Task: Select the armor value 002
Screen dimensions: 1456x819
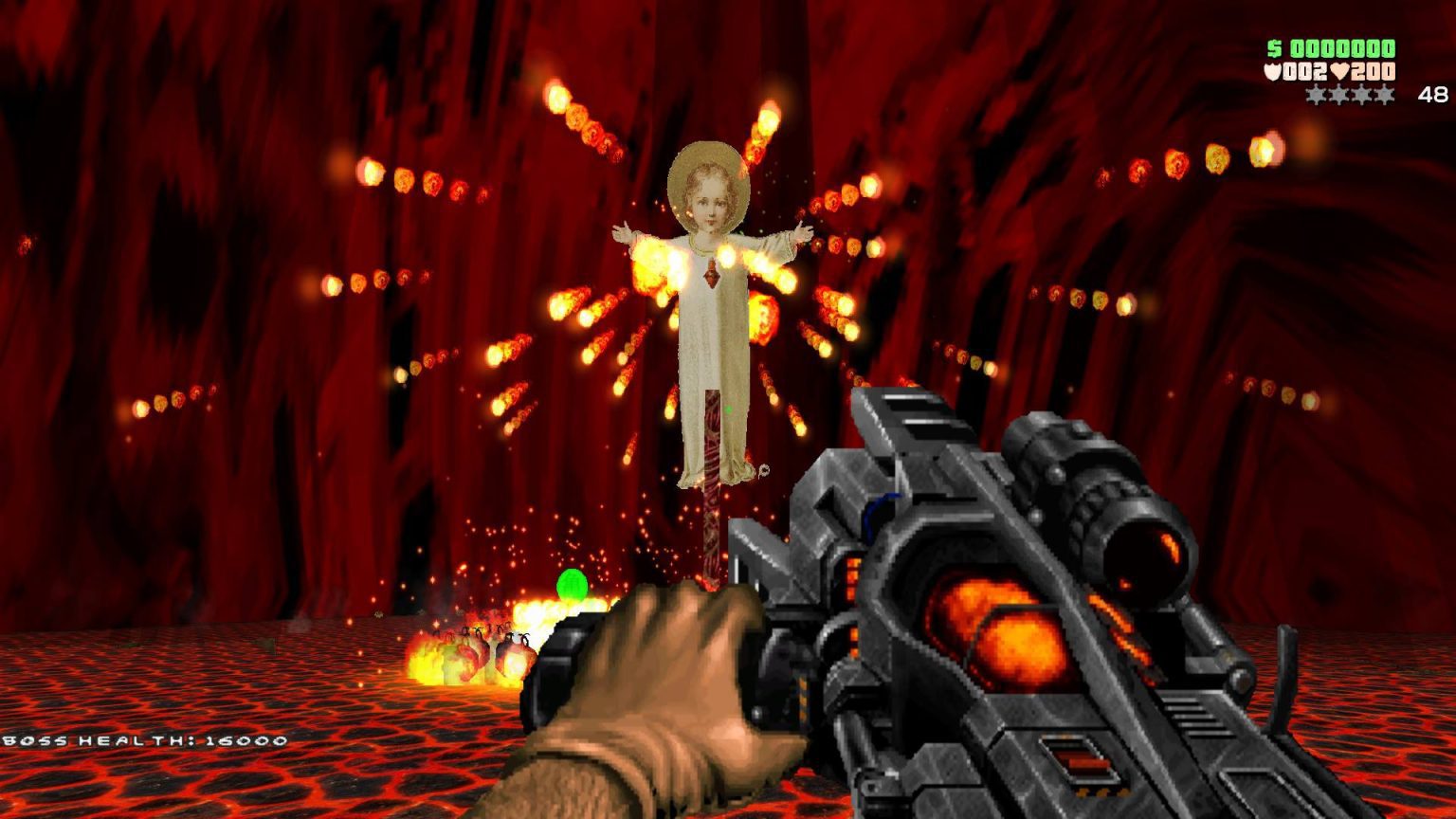Action: coord(1305,70)
